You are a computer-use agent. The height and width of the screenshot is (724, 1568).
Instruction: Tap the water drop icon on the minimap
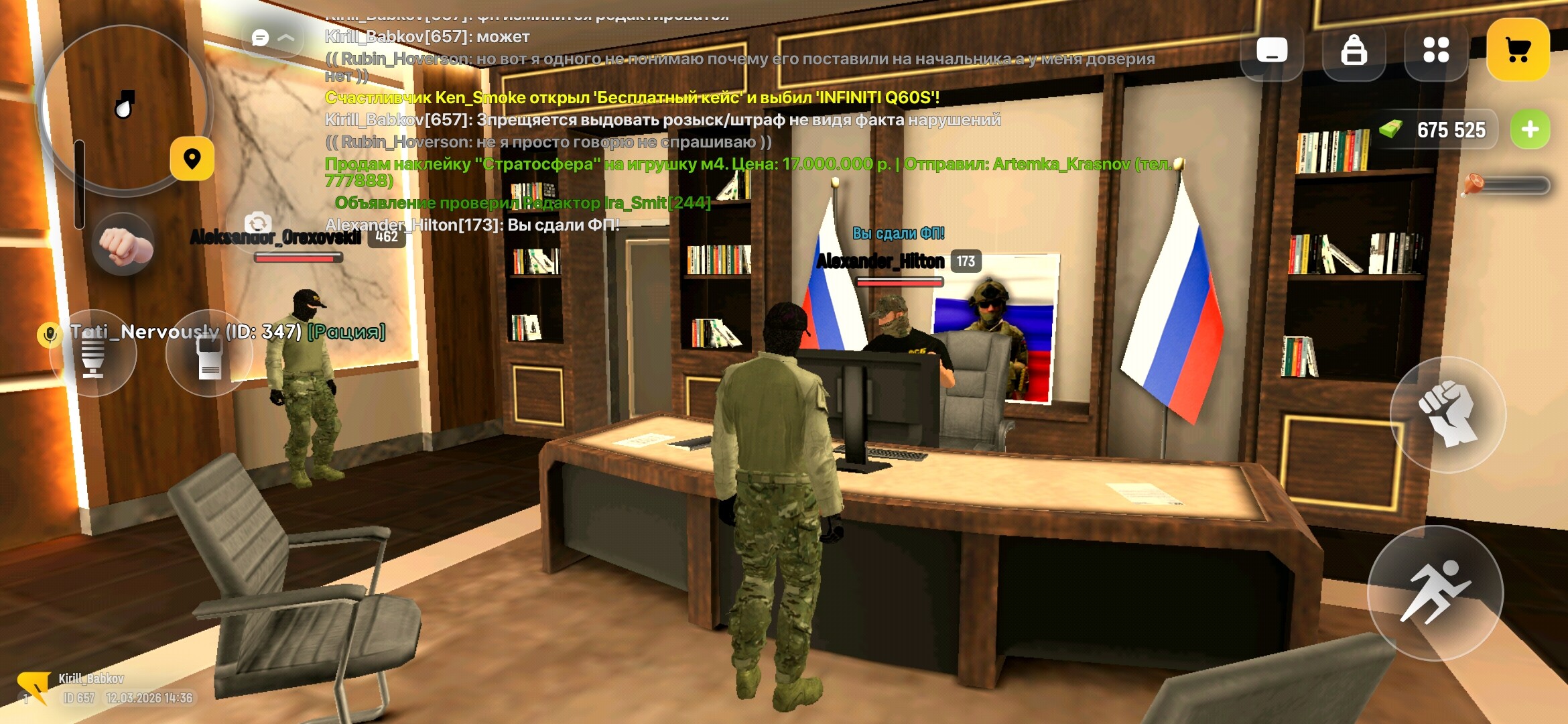click(x=123, y=107)
